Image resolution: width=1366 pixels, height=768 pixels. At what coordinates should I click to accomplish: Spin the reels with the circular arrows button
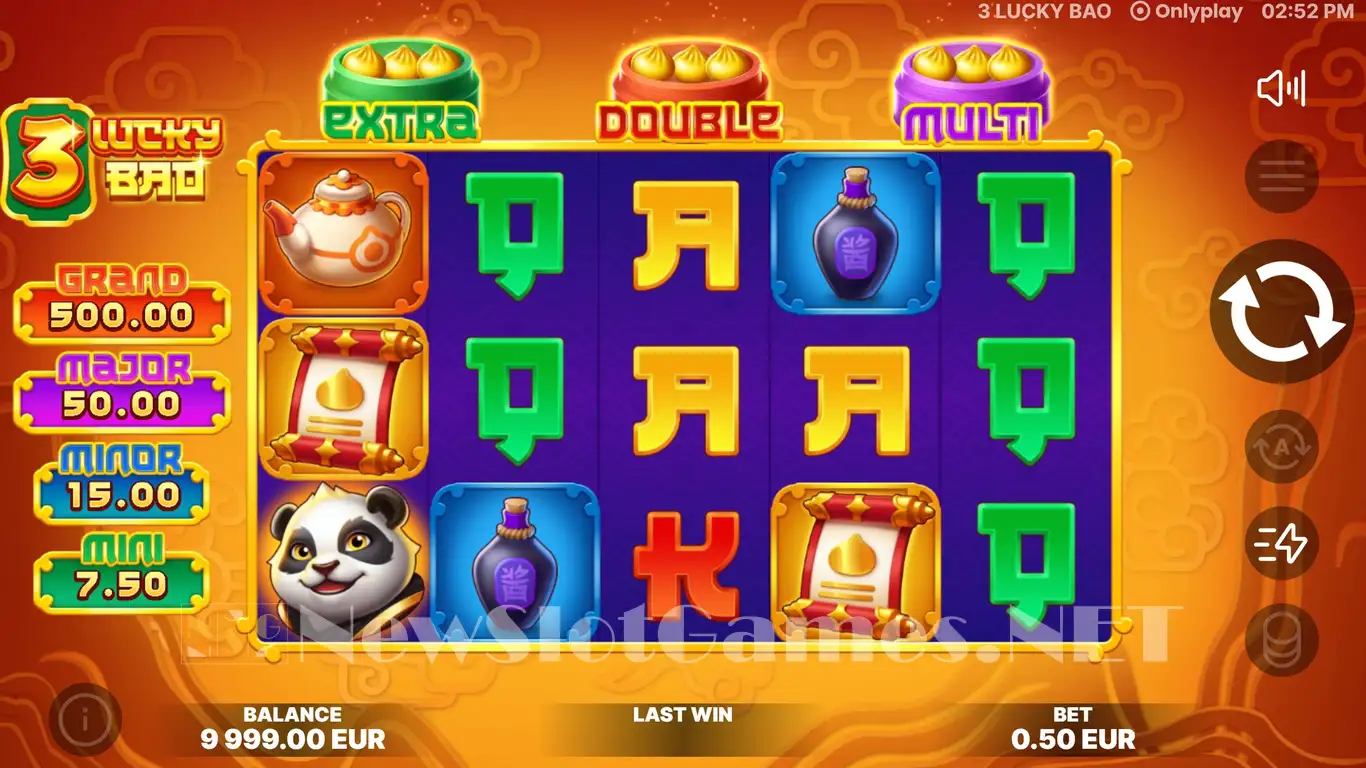(1281, 312)
